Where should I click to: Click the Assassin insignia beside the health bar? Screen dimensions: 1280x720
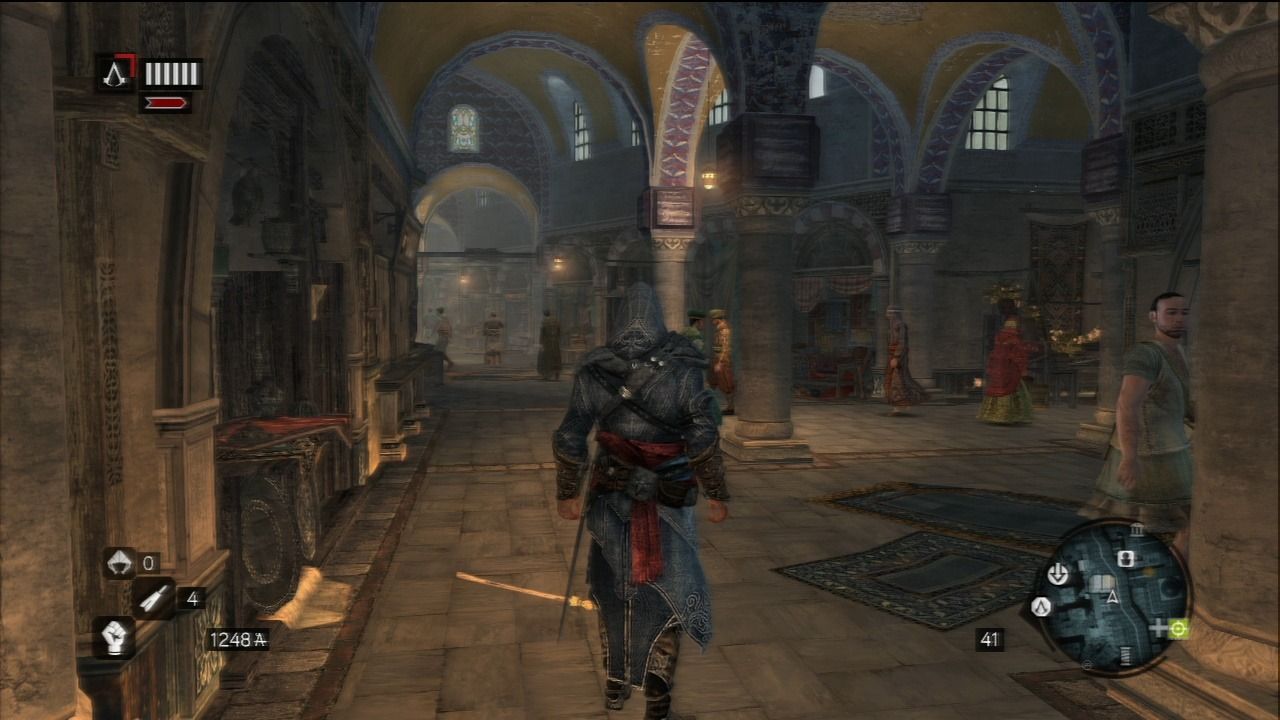[116, 73]
